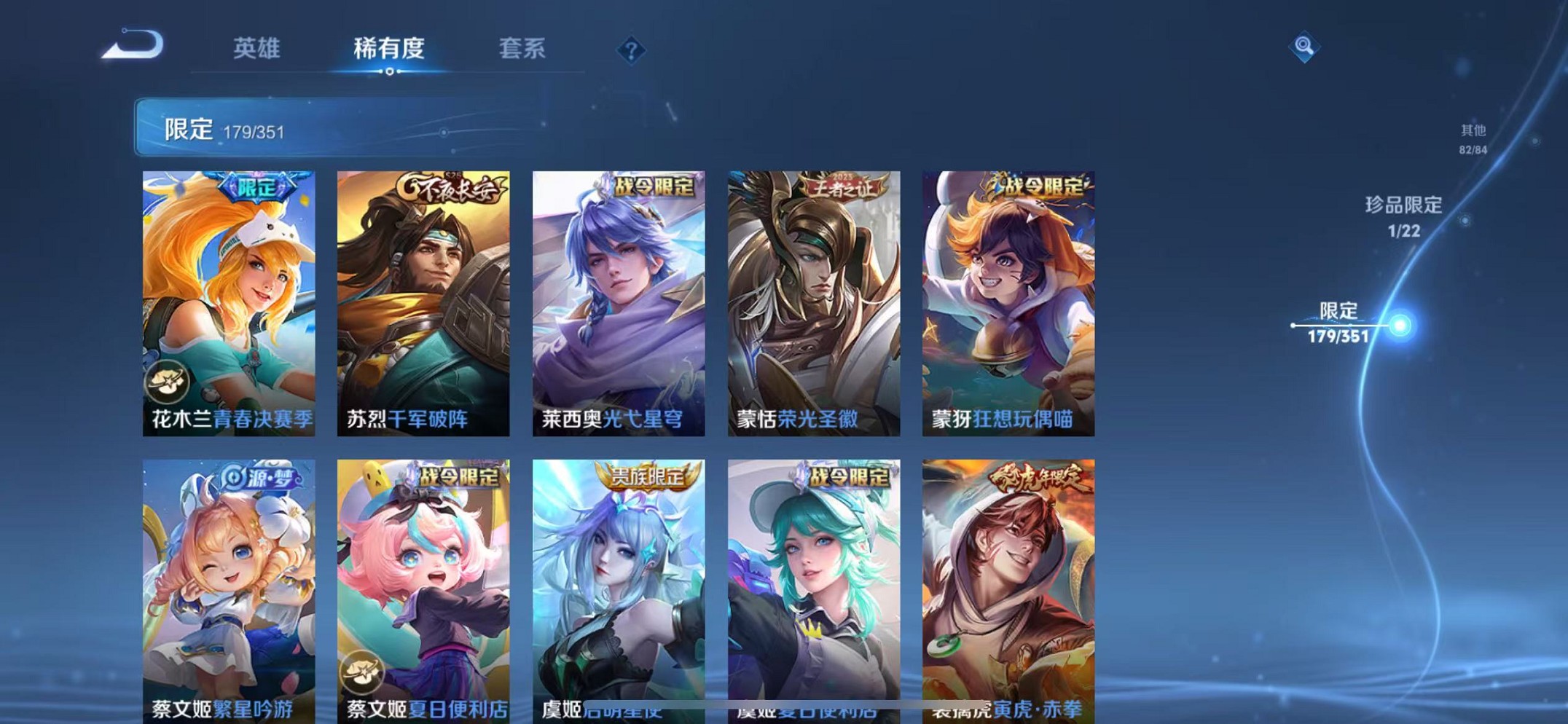Click the question mark help icon
This screenshot has height=724, width=1568.
(631, 49)
